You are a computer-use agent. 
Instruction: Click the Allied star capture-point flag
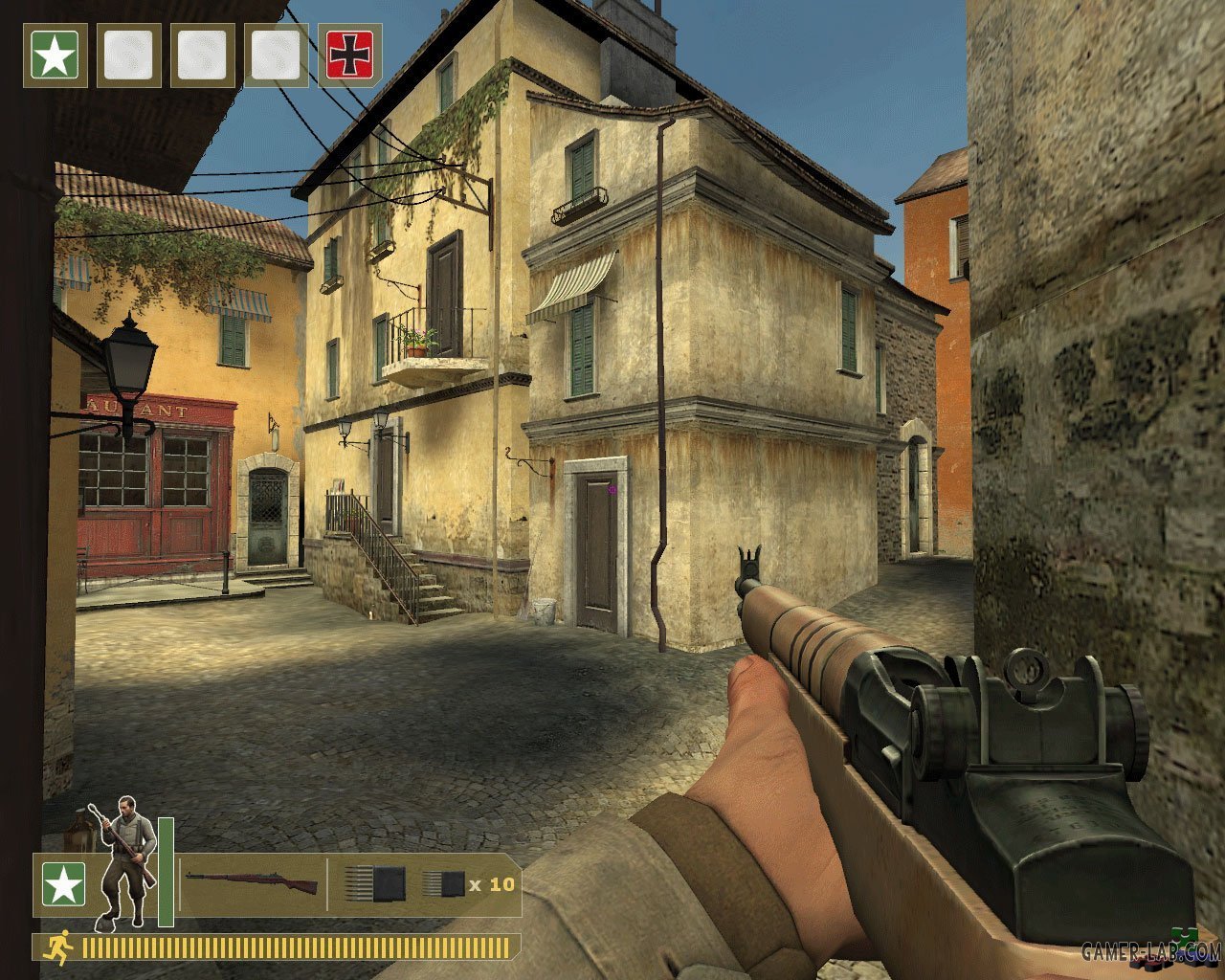pos(56,56)
